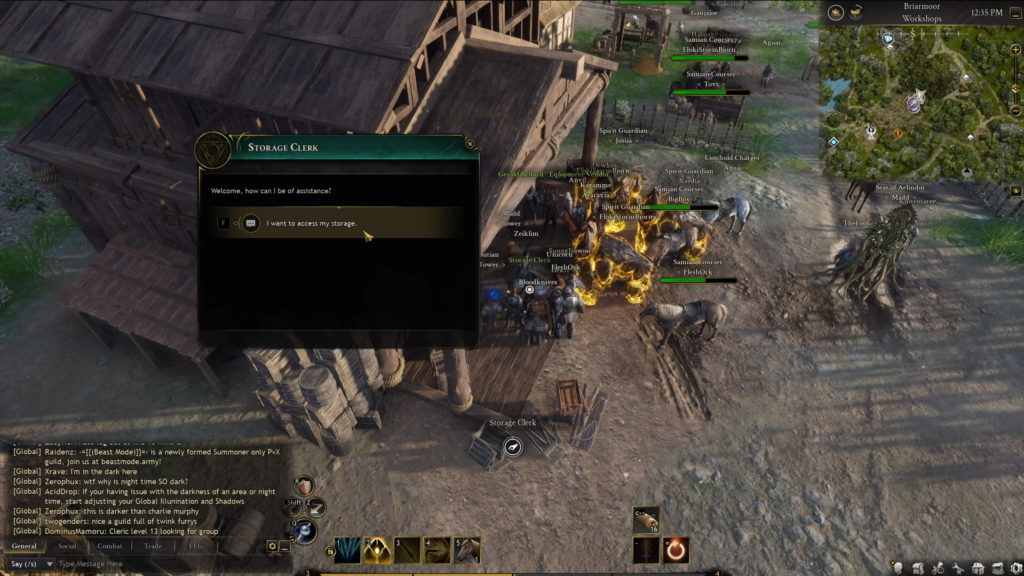The width and height of the screenshot is (1024, 576).
Task: Select the horse mount hotbar slot
Action: coord(467,550)
